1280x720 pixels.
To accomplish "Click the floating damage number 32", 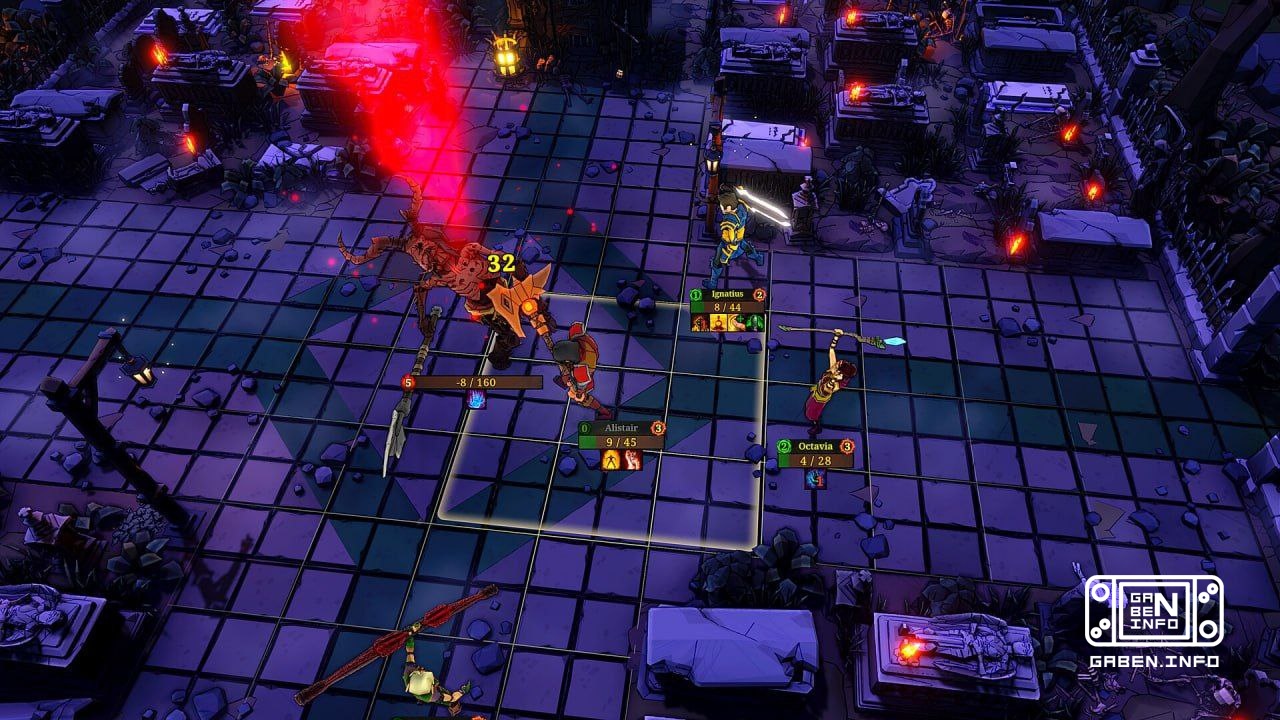I will tap(500, 264).
